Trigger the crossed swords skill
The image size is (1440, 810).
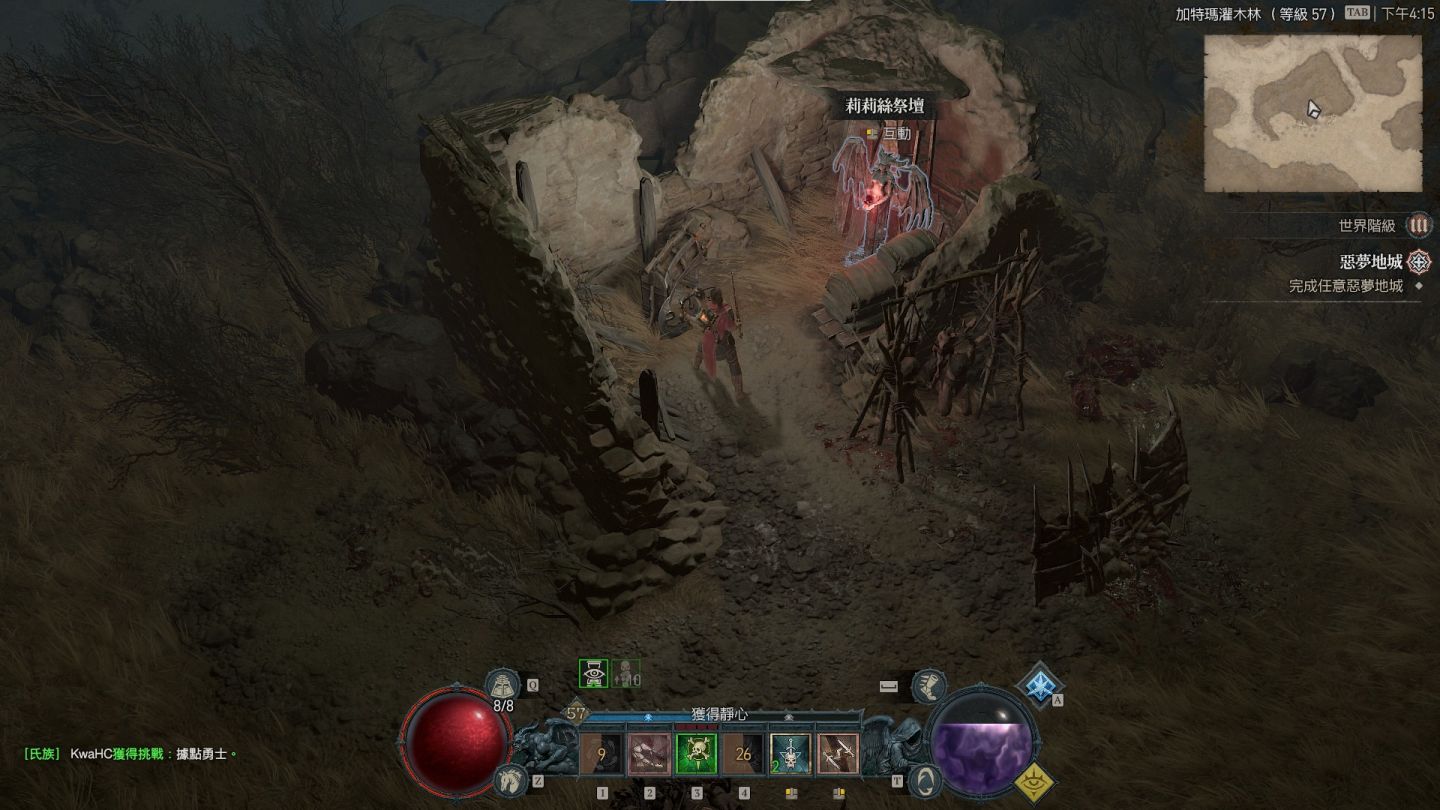point(837,754)
